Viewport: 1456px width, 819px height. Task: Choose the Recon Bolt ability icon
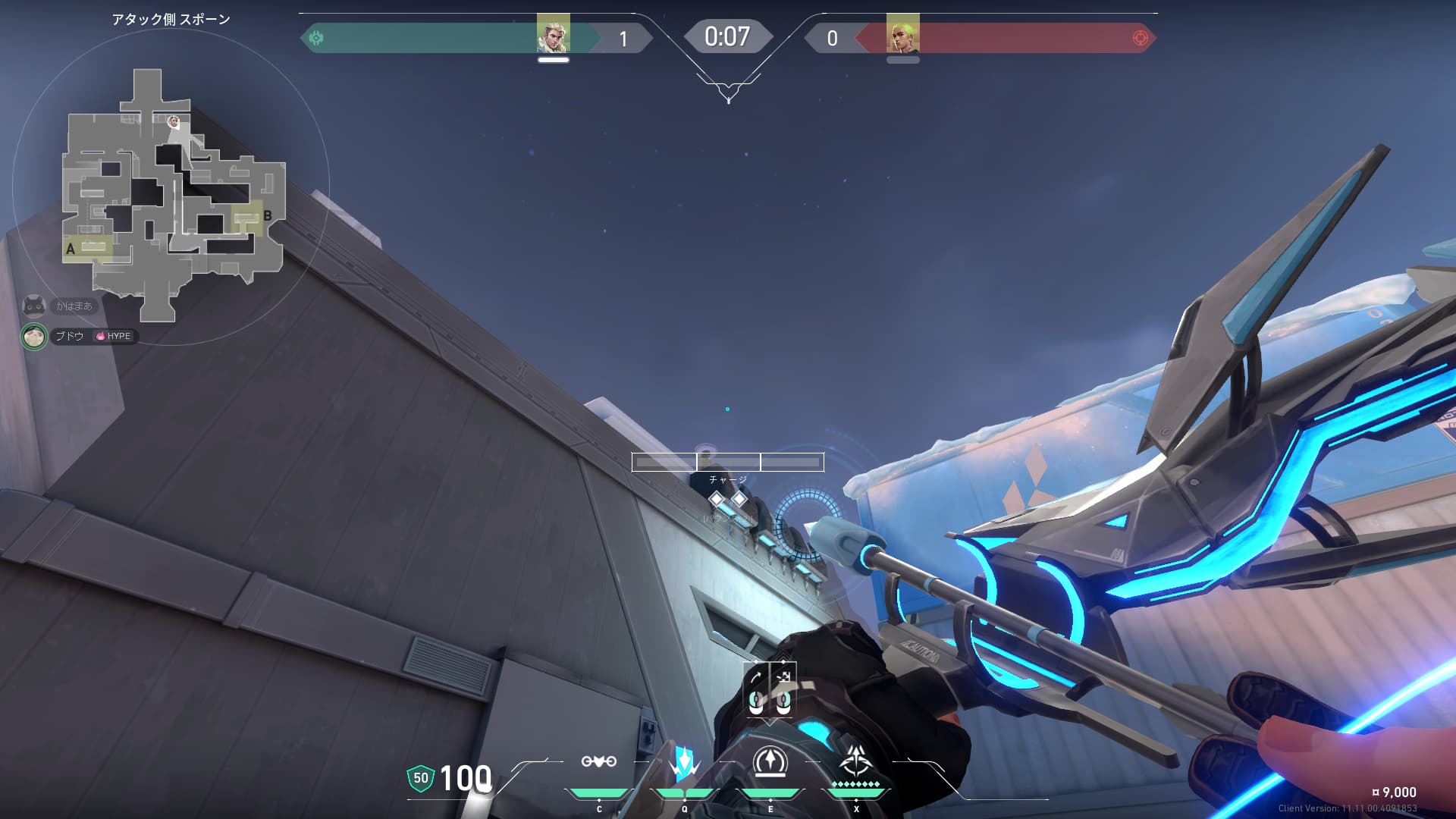click(x=770, y=761)
